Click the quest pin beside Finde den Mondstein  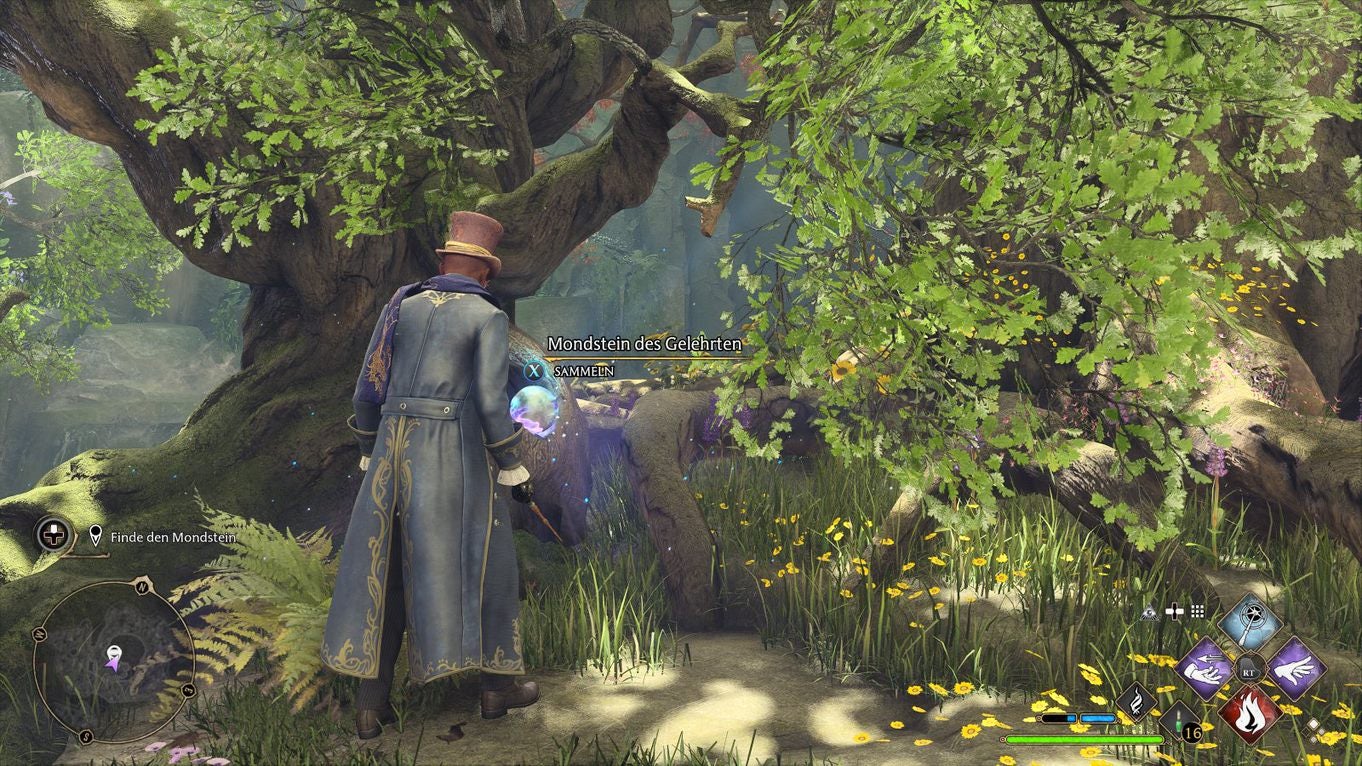(x=96, y=535)
